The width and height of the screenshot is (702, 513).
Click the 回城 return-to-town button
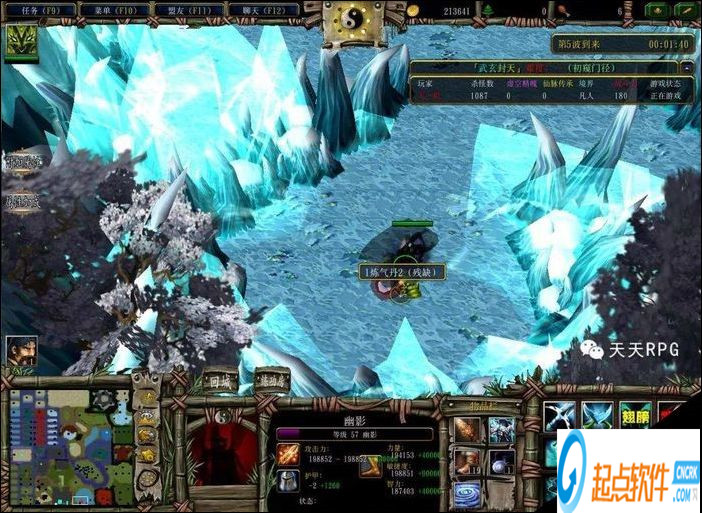pyautogui.click(x=217, y=380)
